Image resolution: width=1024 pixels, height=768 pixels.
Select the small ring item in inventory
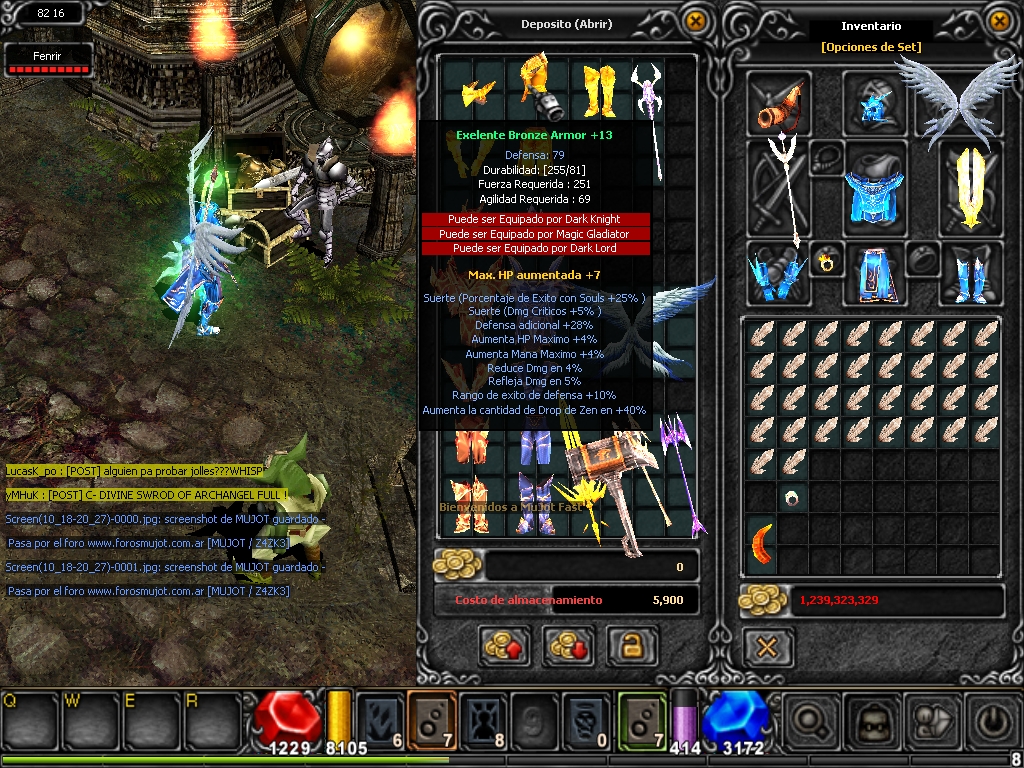pos(794,497)
